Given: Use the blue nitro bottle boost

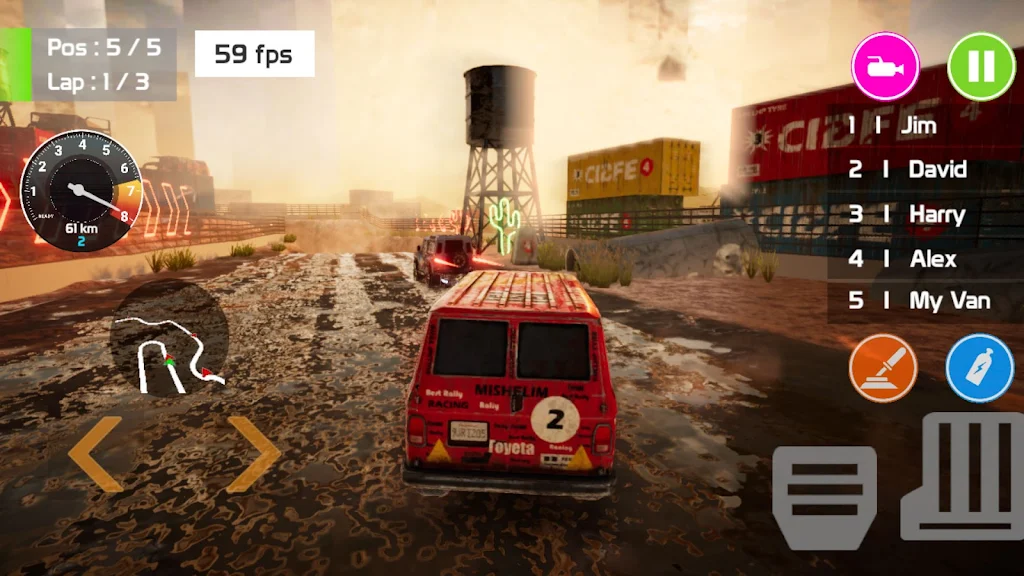Looking at the screenshot, I should coord(980,368).
